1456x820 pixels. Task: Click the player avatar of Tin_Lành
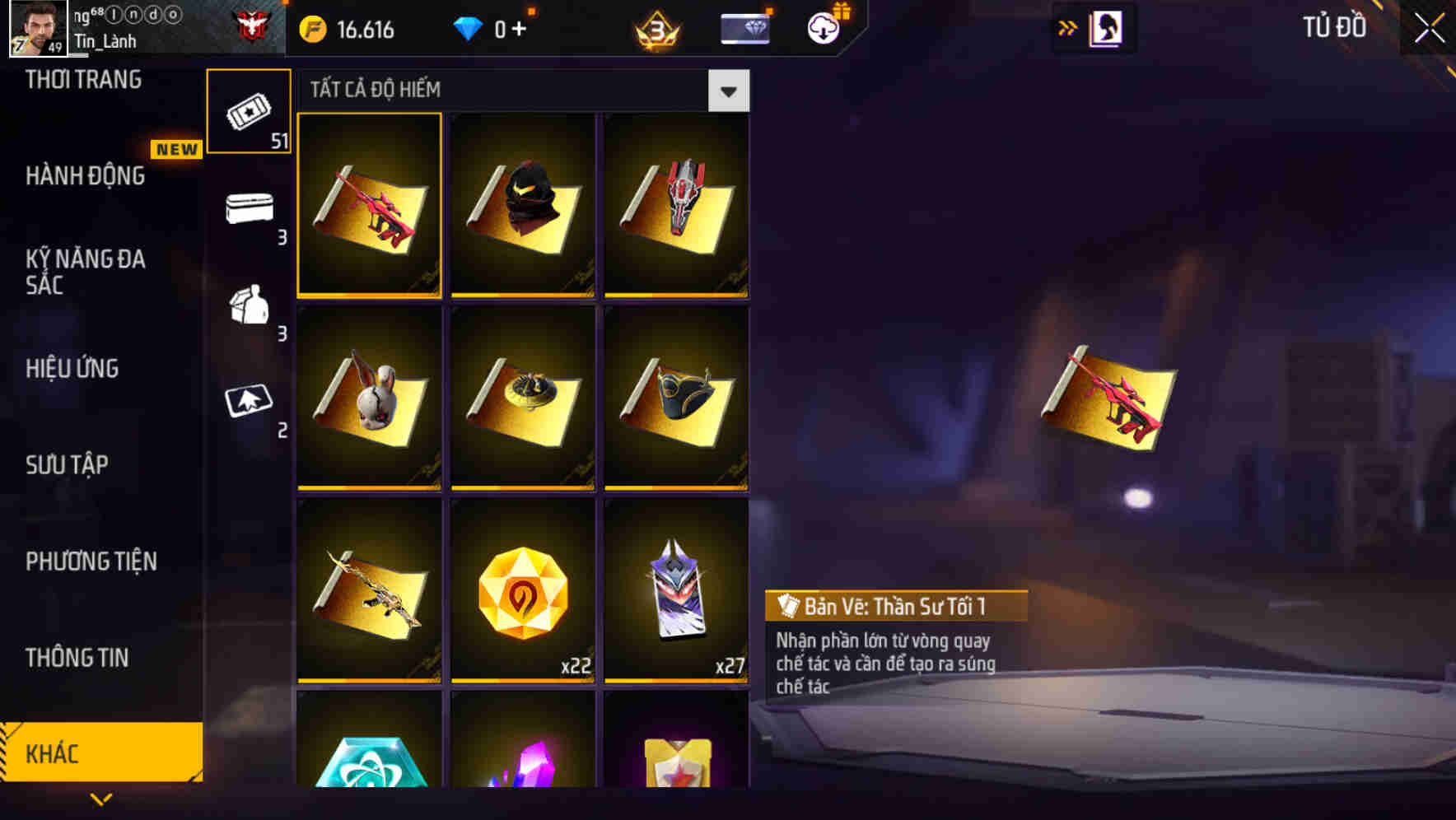coord(35,27)
